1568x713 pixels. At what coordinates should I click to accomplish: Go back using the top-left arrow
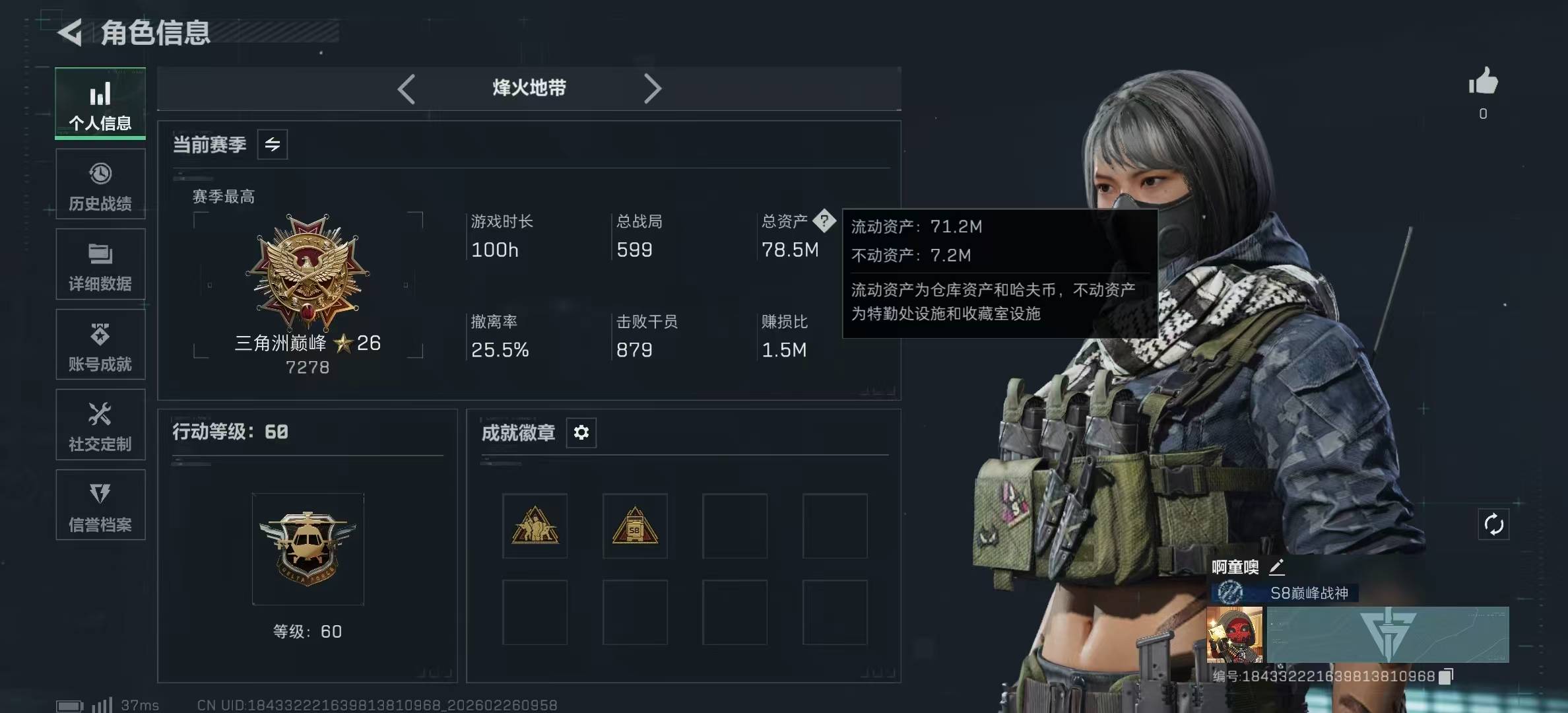pos(70,32)
